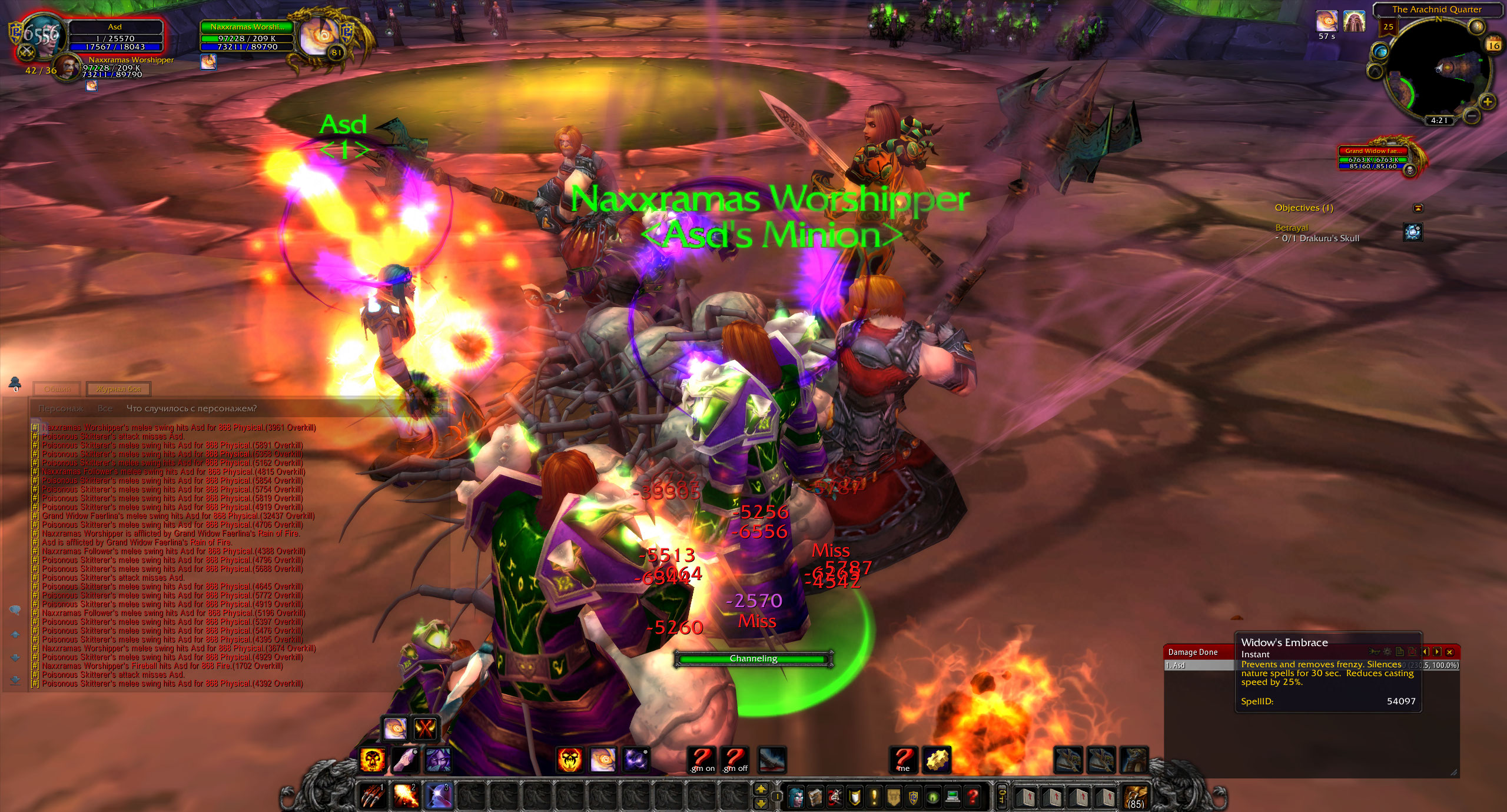Run the .gm off macro button
Image resolution: width=1507 pixels, height=812 pixels.
click(x=735, y=760)
